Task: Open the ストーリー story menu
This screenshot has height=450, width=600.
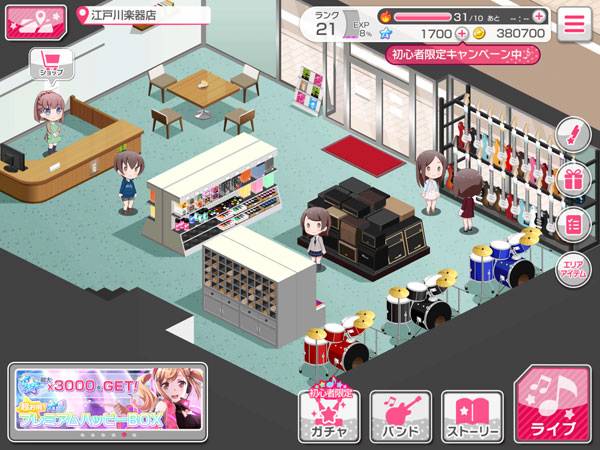Action: 472,416
